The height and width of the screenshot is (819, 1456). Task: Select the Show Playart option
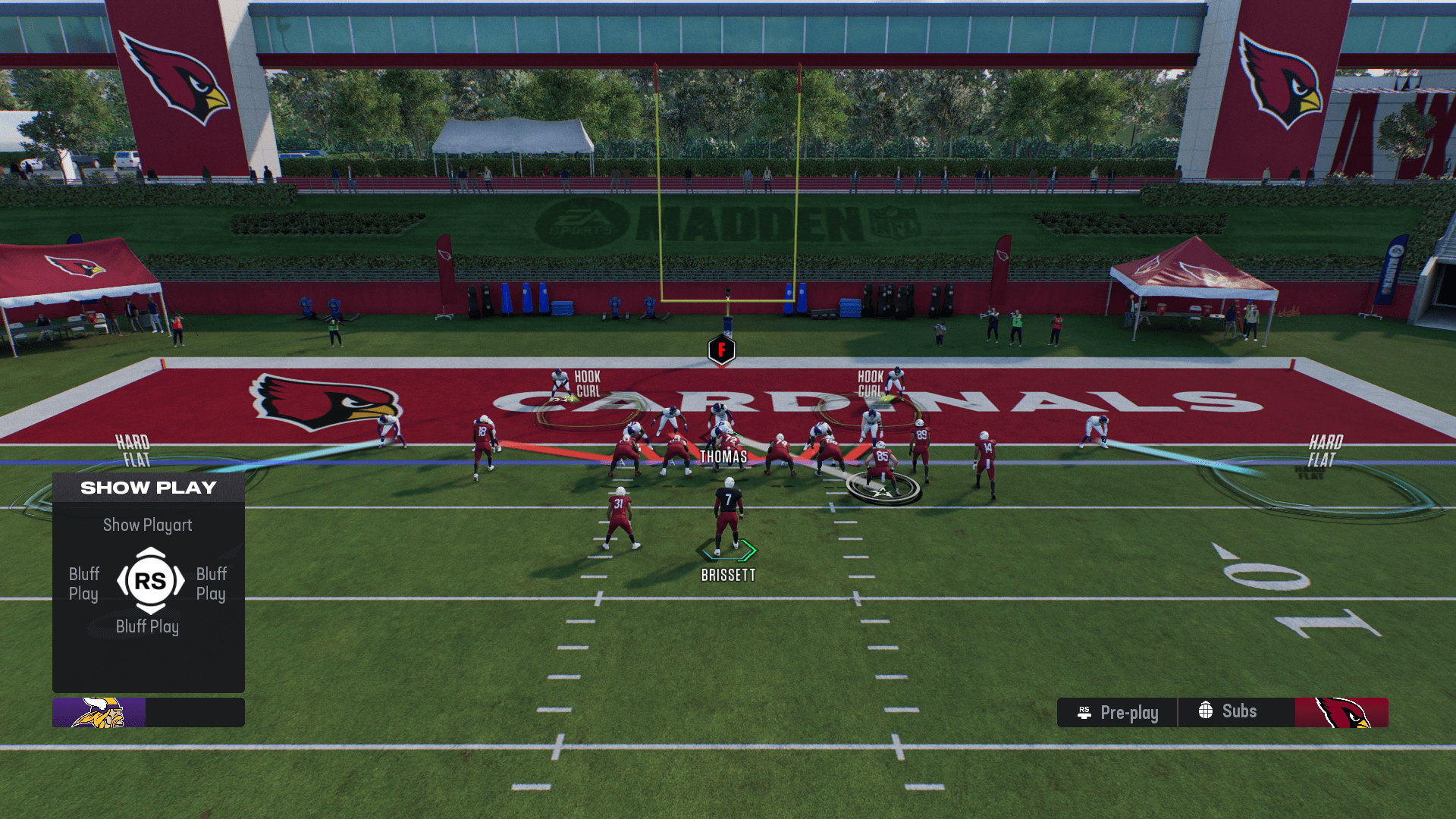pos(148,525)
